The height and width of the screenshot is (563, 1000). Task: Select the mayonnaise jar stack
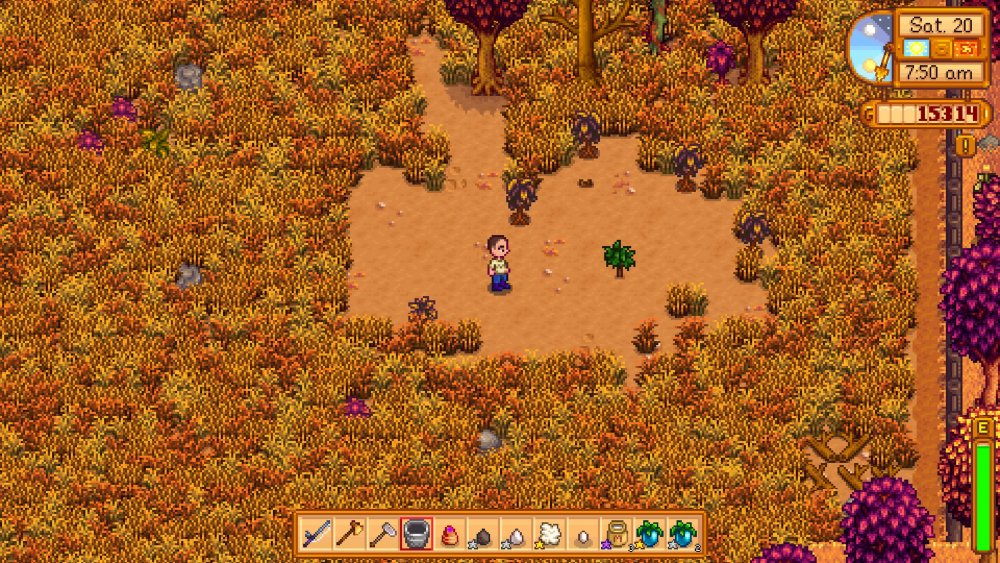click(616, 534)
